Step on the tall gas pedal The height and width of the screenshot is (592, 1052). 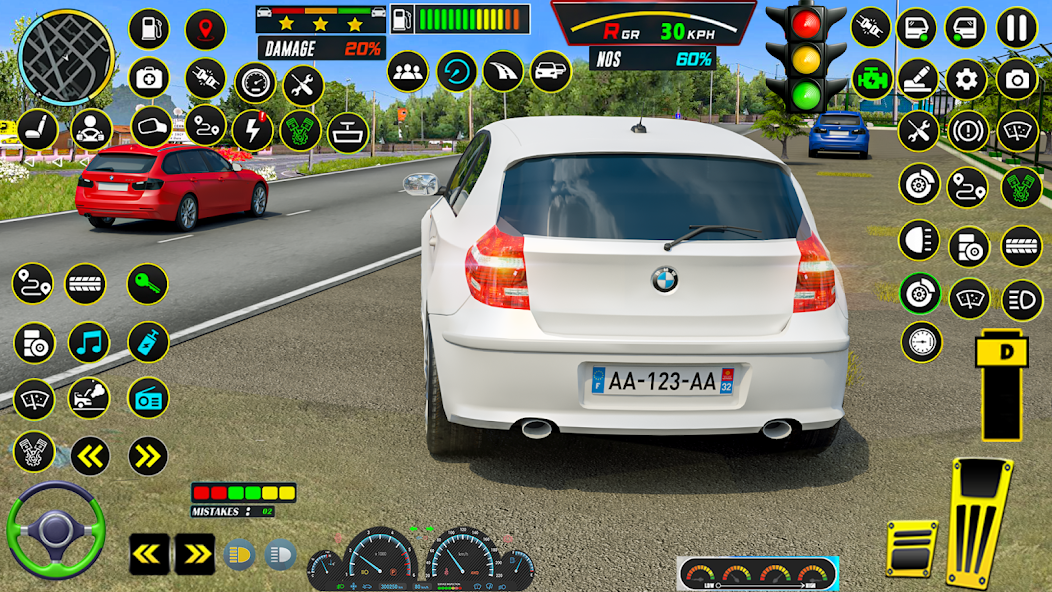[x=980, y=522]
